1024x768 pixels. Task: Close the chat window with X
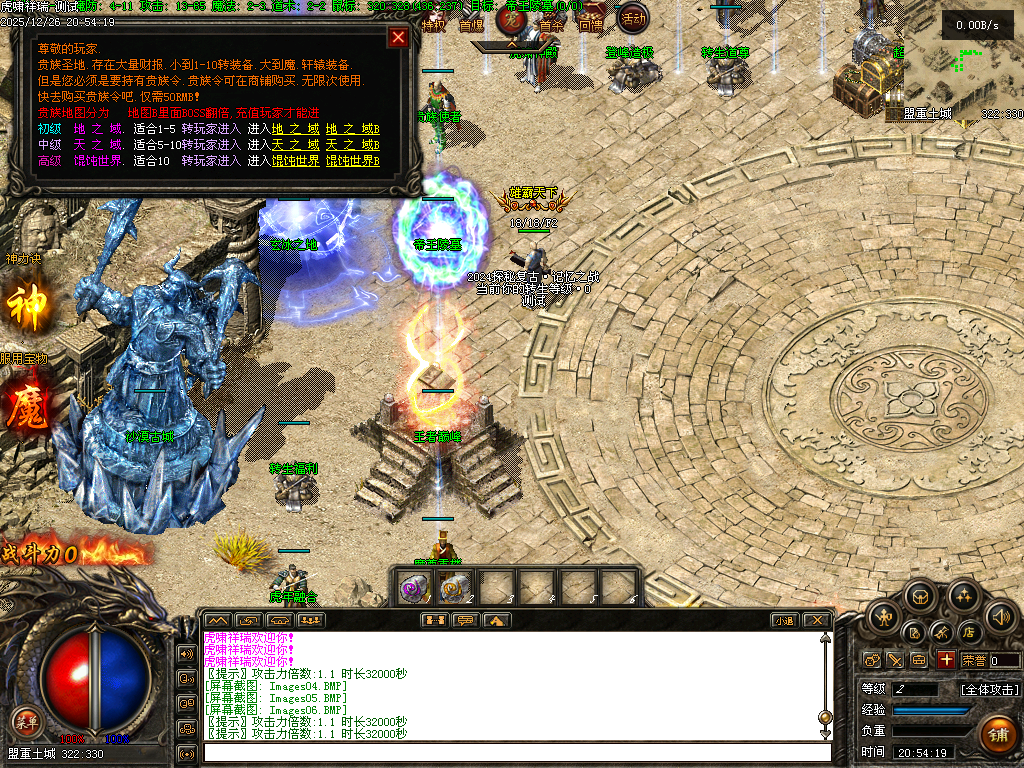pyautogui.click(x=817, y=621)
